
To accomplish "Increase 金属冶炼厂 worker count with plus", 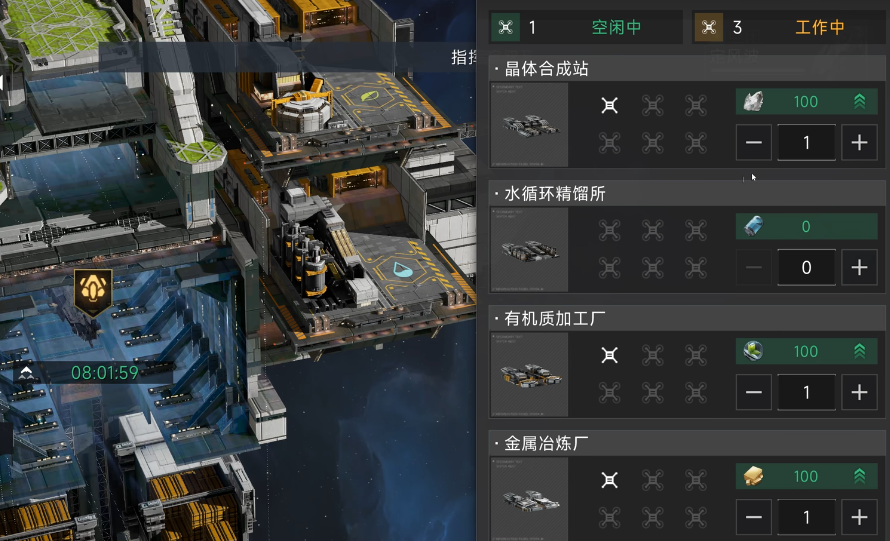I will coord(858,518).
